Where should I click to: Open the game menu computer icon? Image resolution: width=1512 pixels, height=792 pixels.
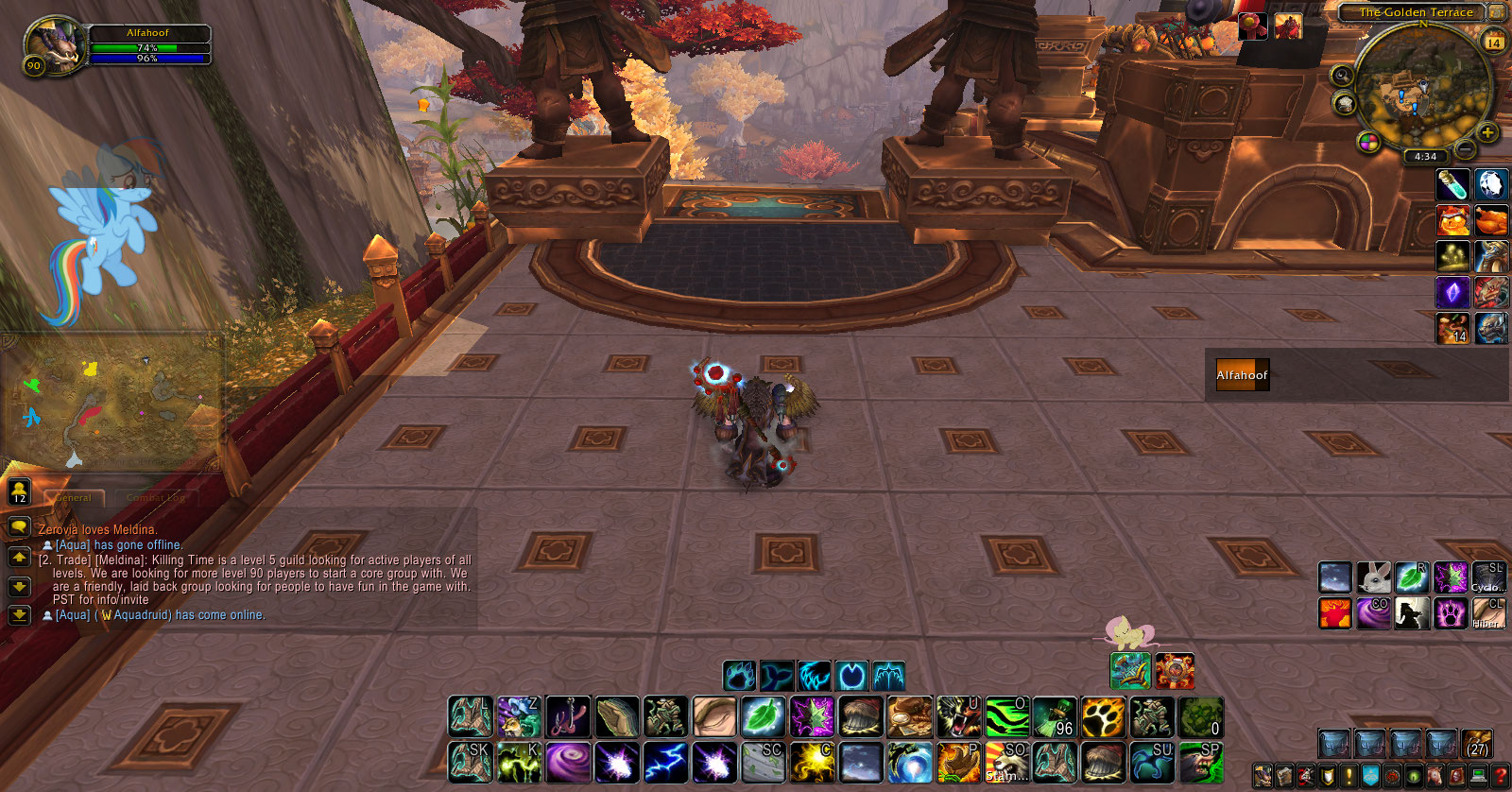click(1479, 776)
